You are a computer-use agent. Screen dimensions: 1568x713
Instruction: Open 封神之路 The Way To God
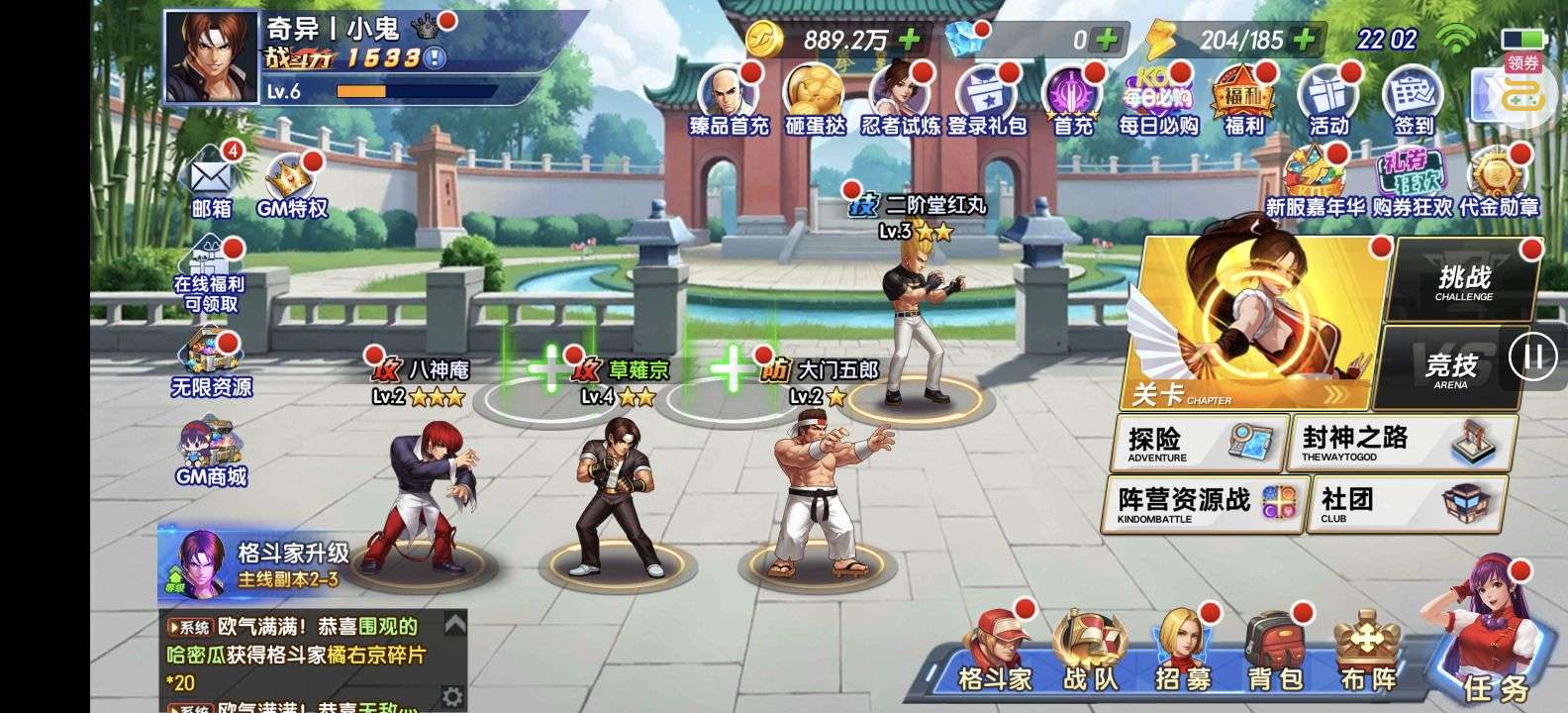pos(1402,443)
